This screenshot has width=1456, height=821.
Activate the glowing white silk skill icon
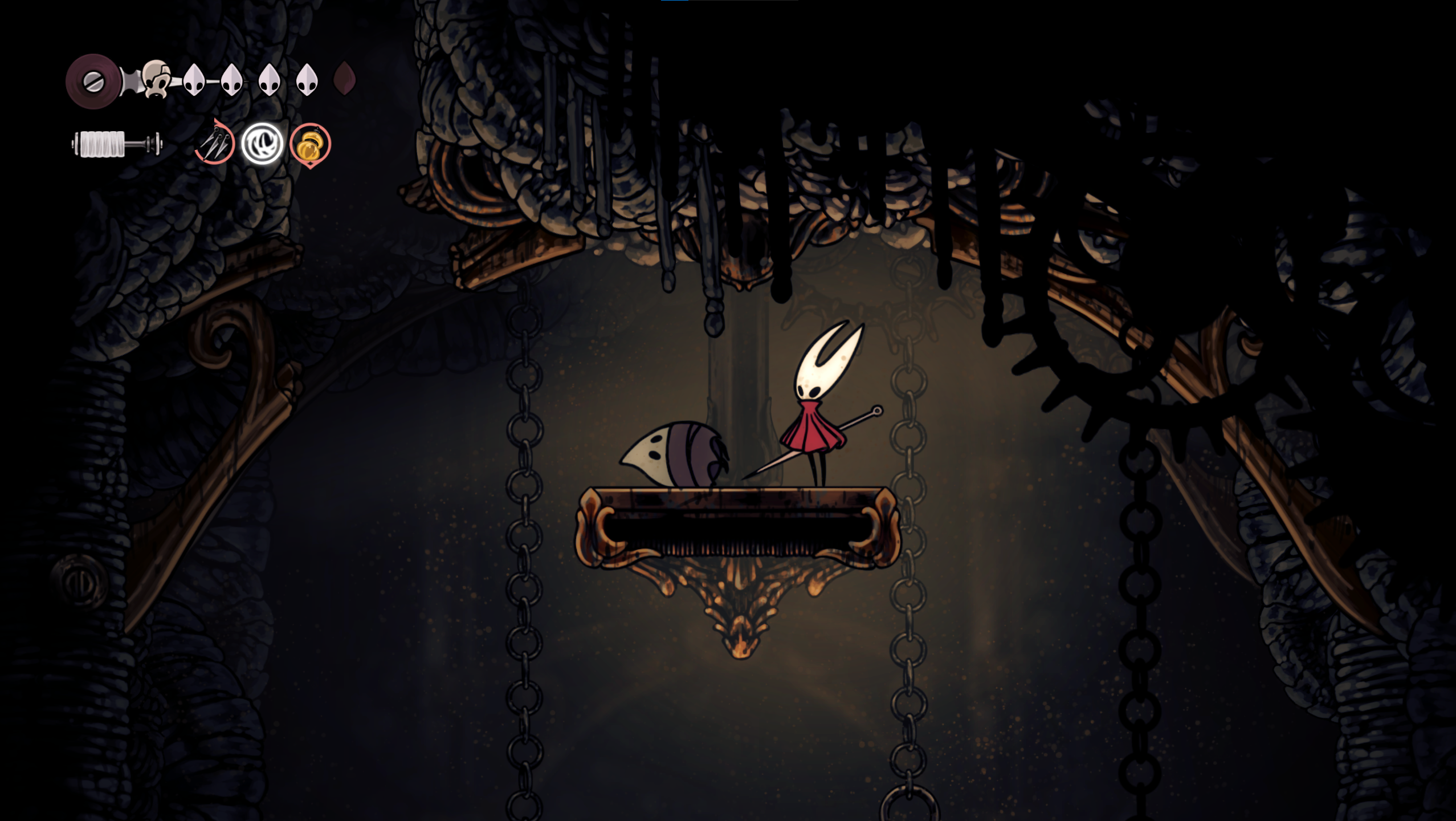point(262,144)
